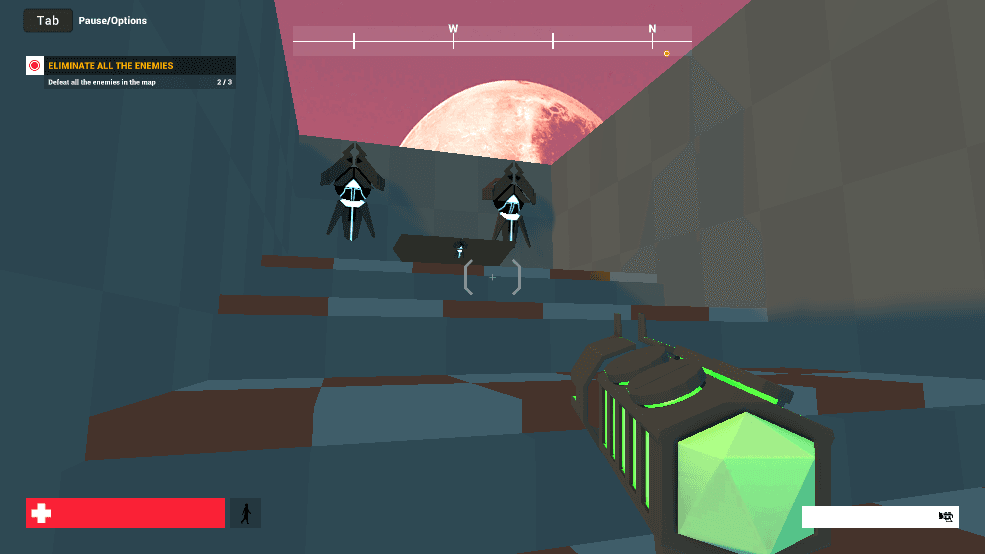The width and height of the screenshot is (985, 554).
Task: Click the standing stance figure icon
Action: 245,513
